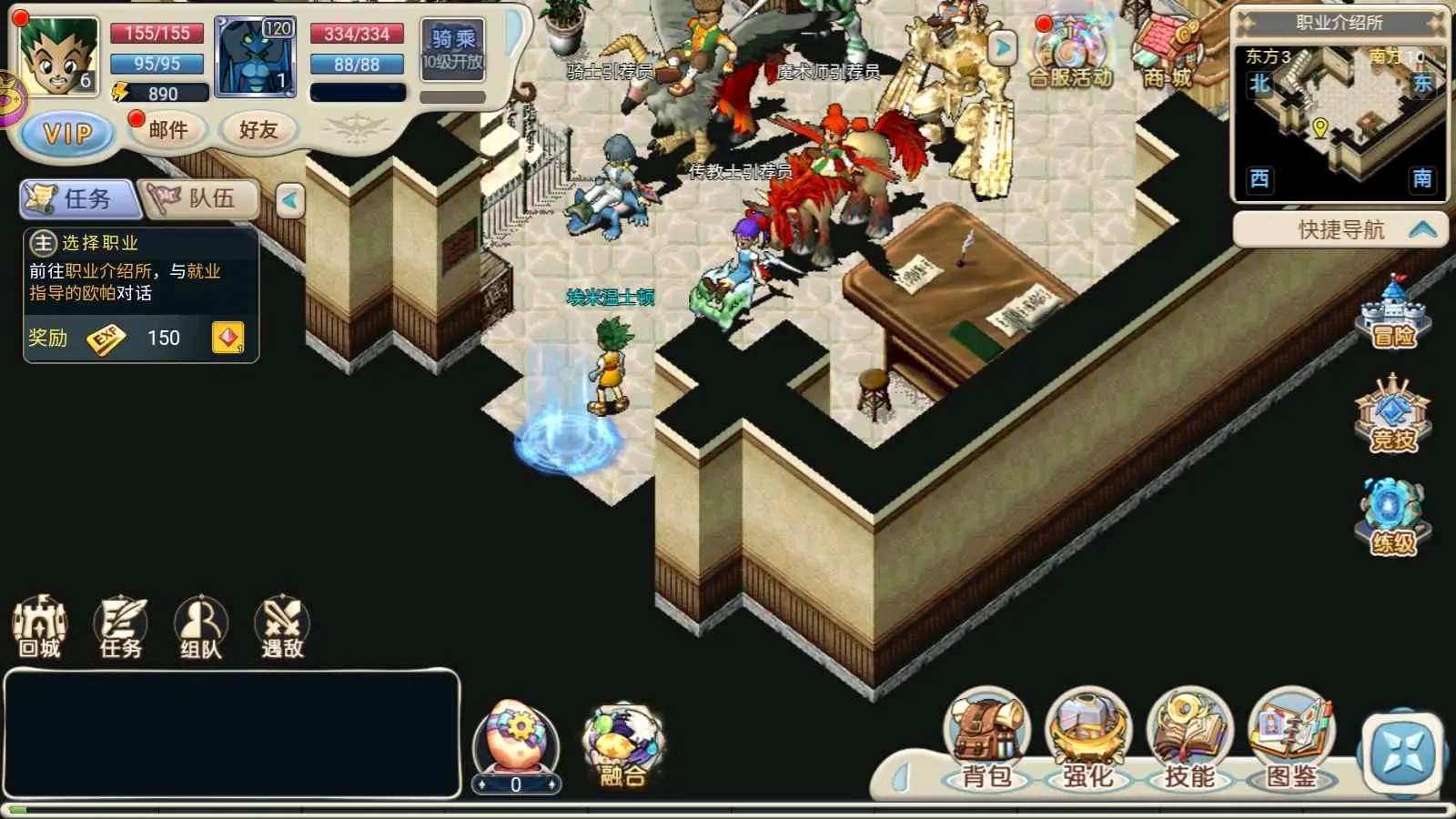Switch to the 队伍 team tab
Viewport: 1456px width, 819px height.
(201, 198)
